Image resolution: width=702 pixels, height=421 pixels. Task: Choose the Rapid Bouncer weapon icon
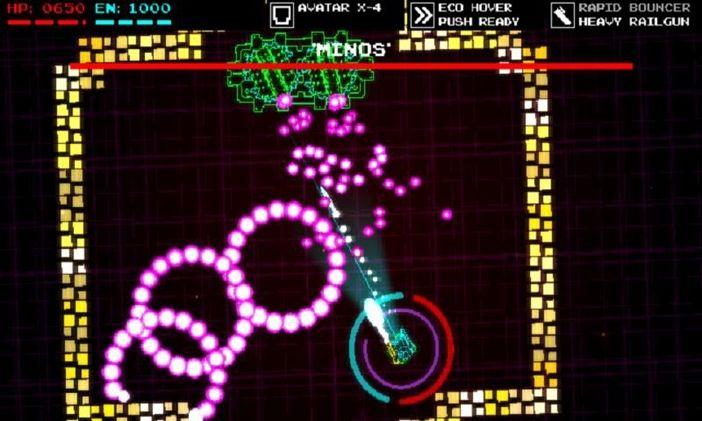562,14
